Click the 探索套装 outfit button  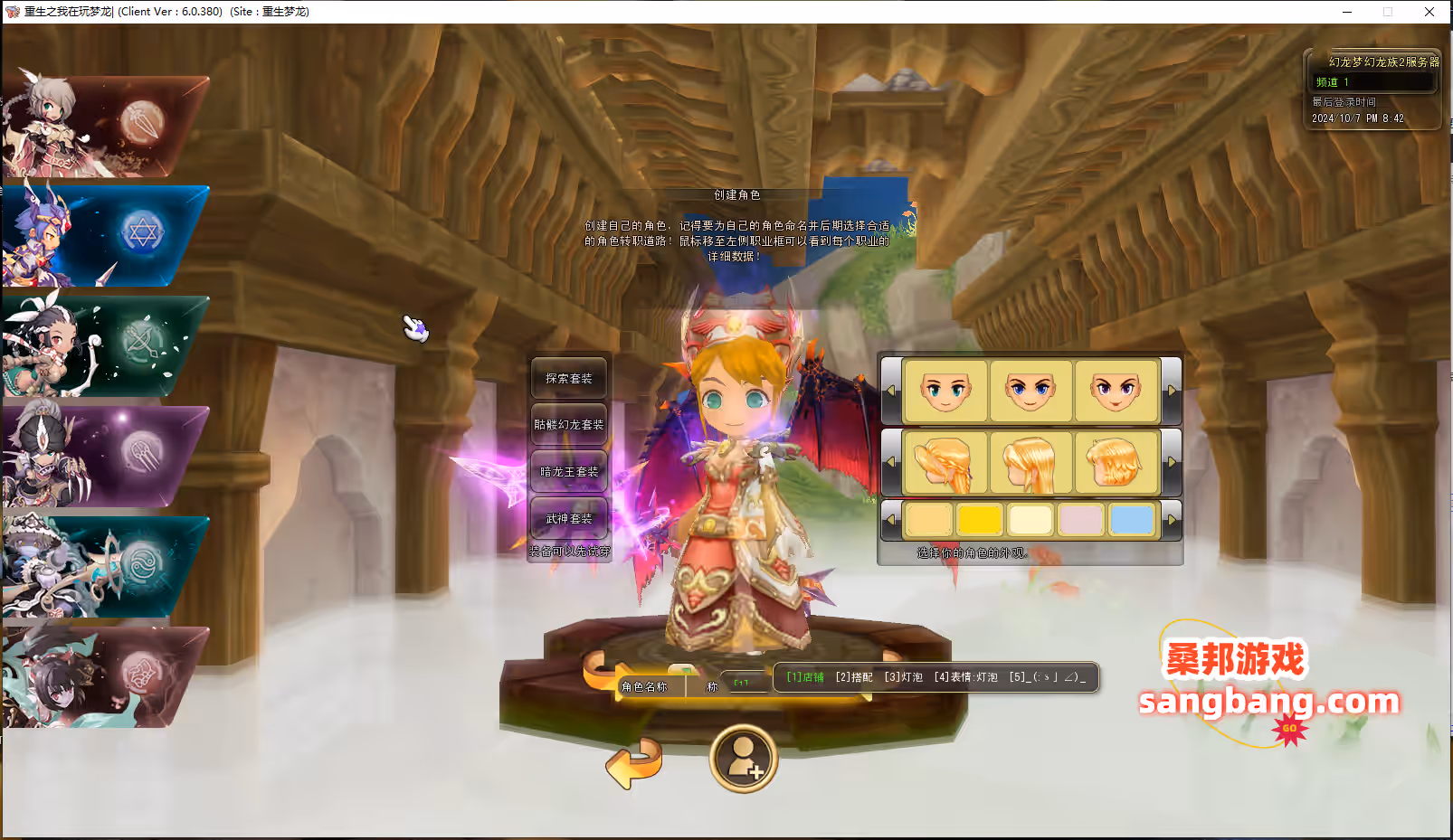click(568, 377)
